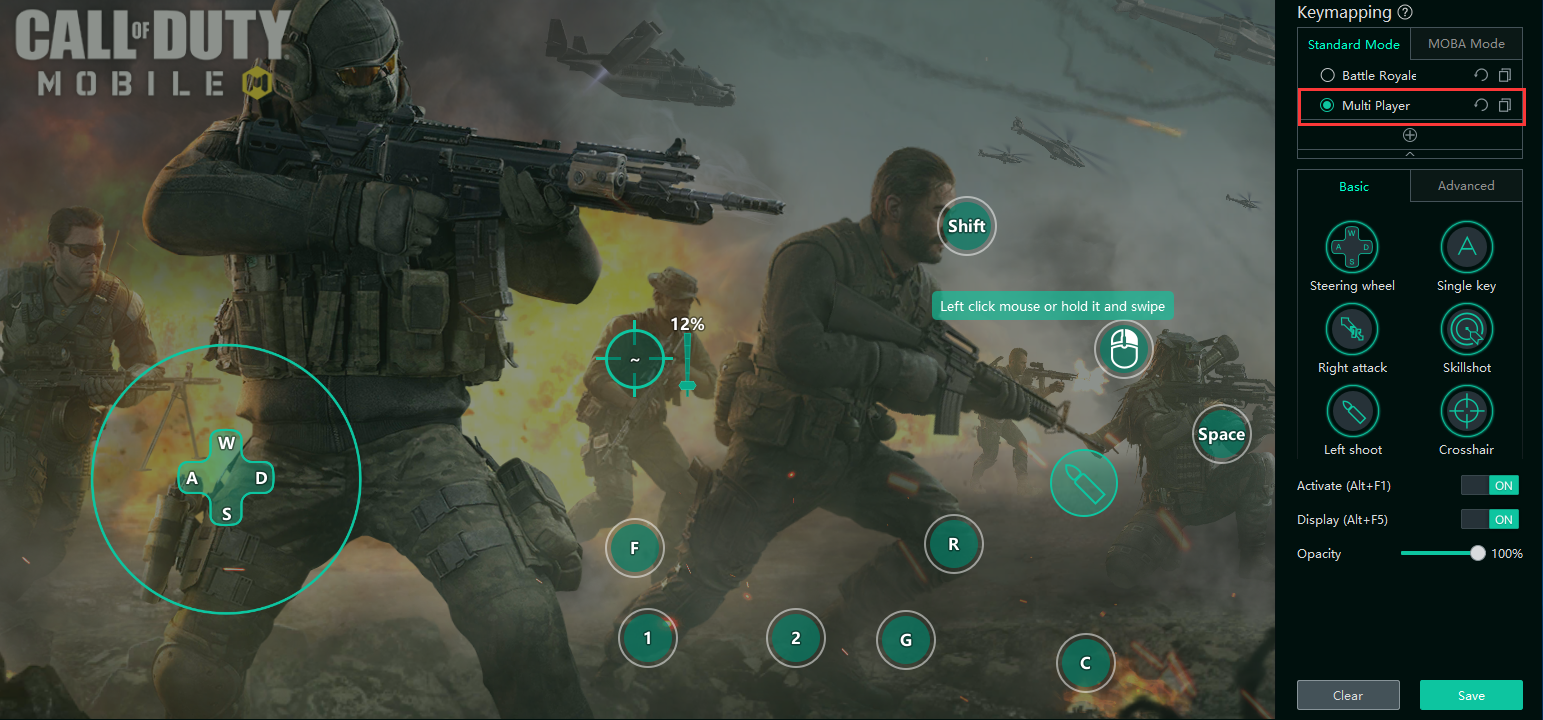Image resolution: width=1543 pixels, height=720 pixels.
Task: Select the Crosshair key type
Action: (1466, 411)
